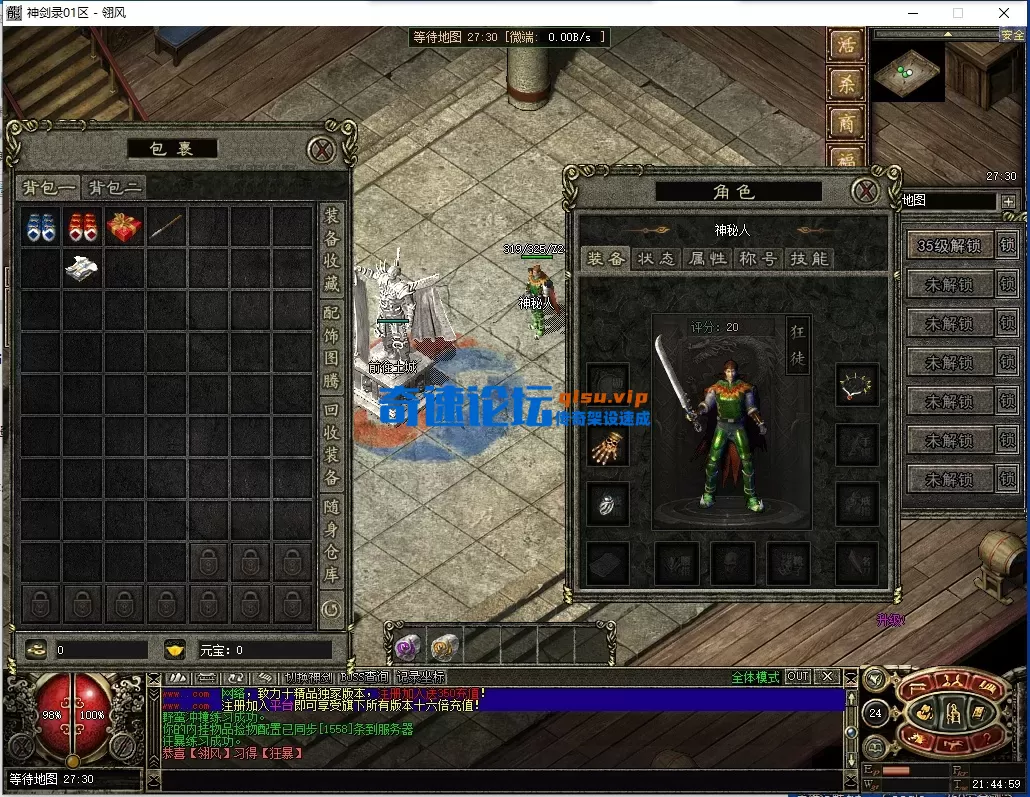Open the 装备收藏 side button
Screen dimensions: 1030x797
click(331, 249)
